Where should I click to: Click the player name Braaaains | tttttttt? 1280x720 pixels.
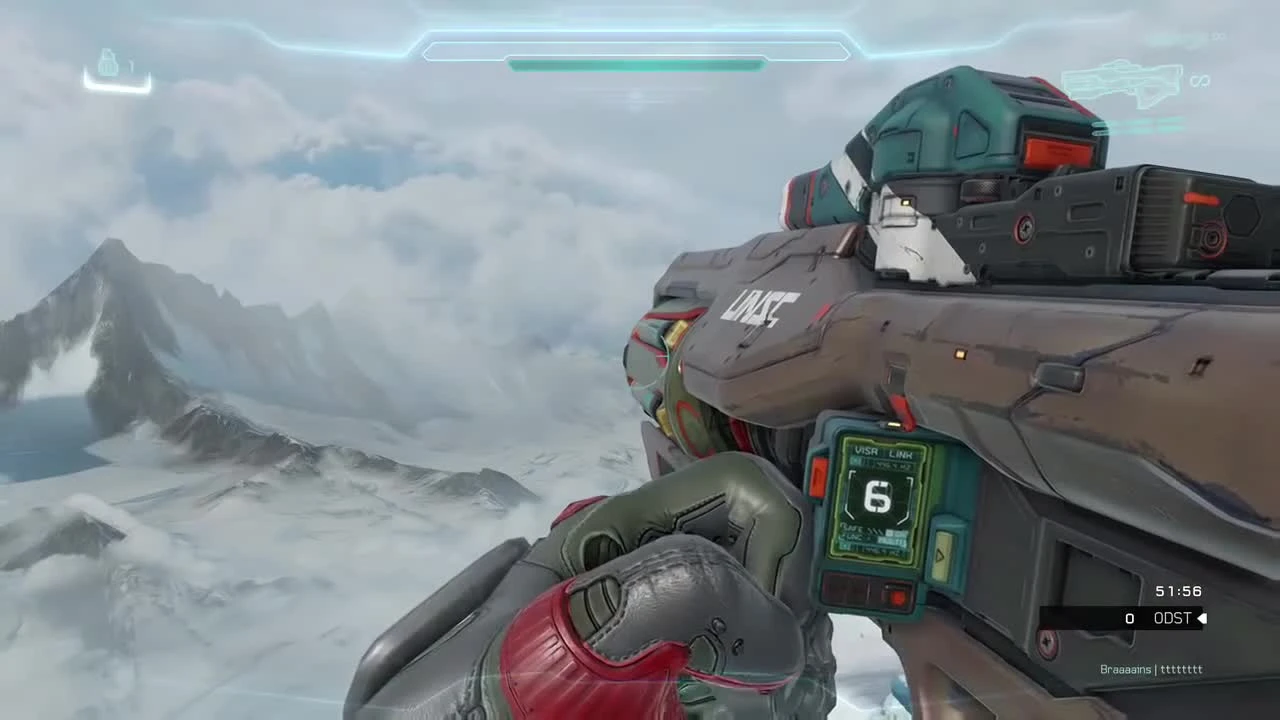1150,670
